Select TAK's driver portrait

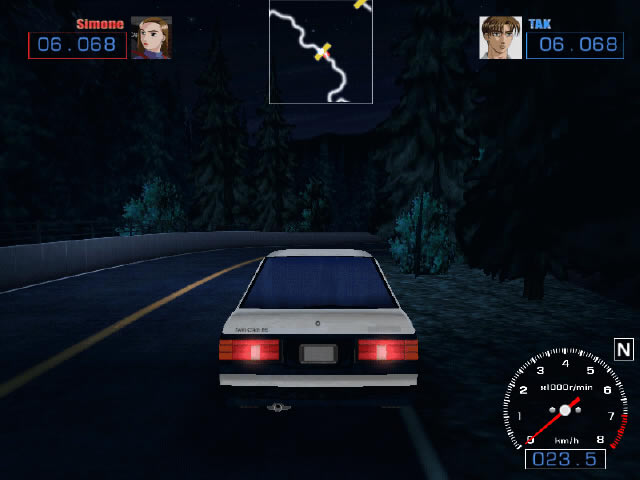point(500,38)
